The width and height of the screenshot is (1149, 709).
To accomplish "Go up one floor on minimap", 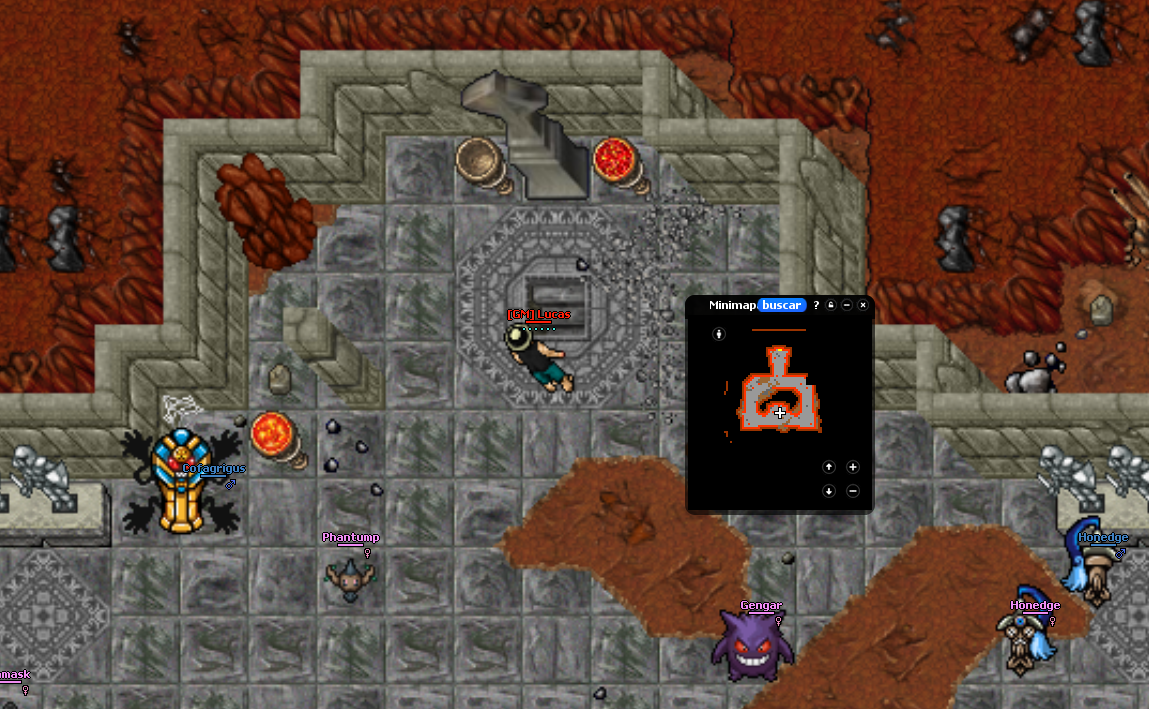I will (829, 467).
